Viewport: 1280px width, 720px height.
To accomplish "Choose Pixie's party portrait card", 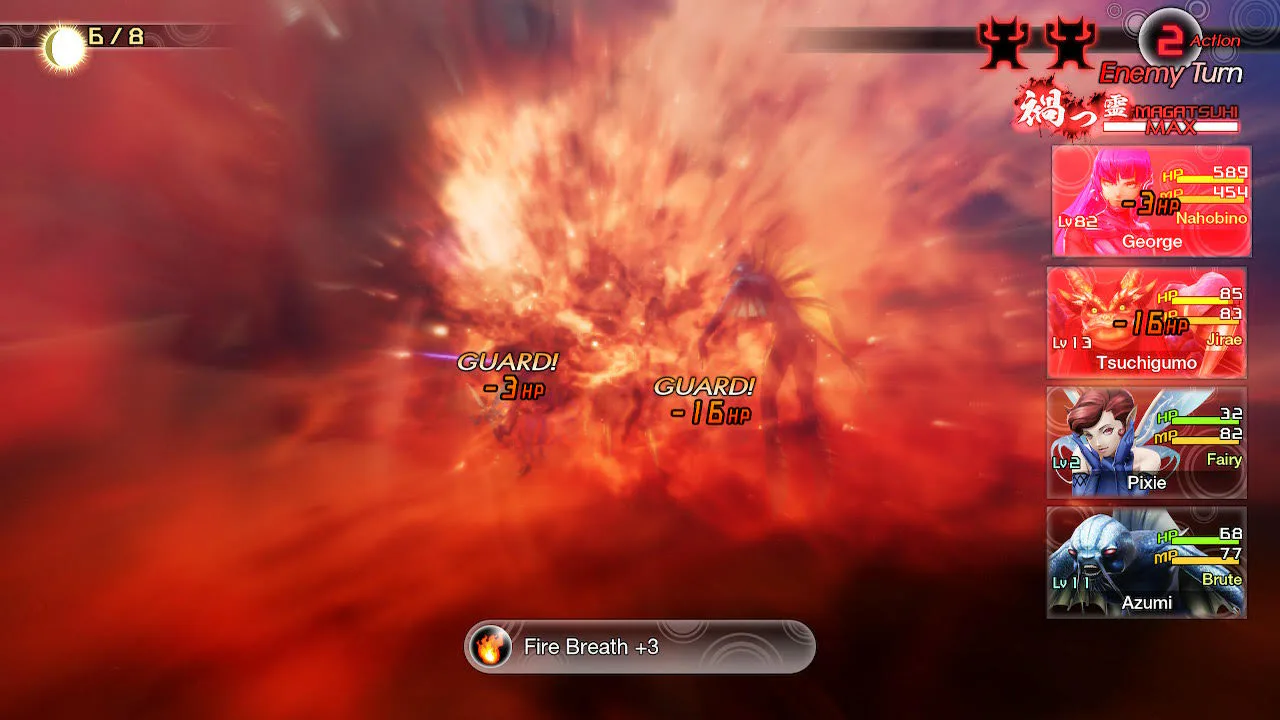I will (1146, 442).
